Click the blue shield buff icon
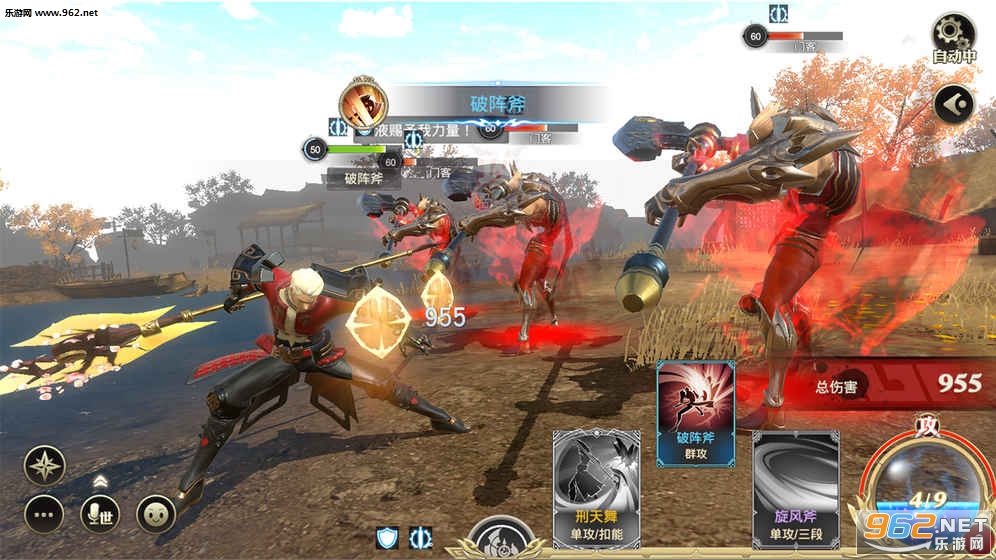 387,538
